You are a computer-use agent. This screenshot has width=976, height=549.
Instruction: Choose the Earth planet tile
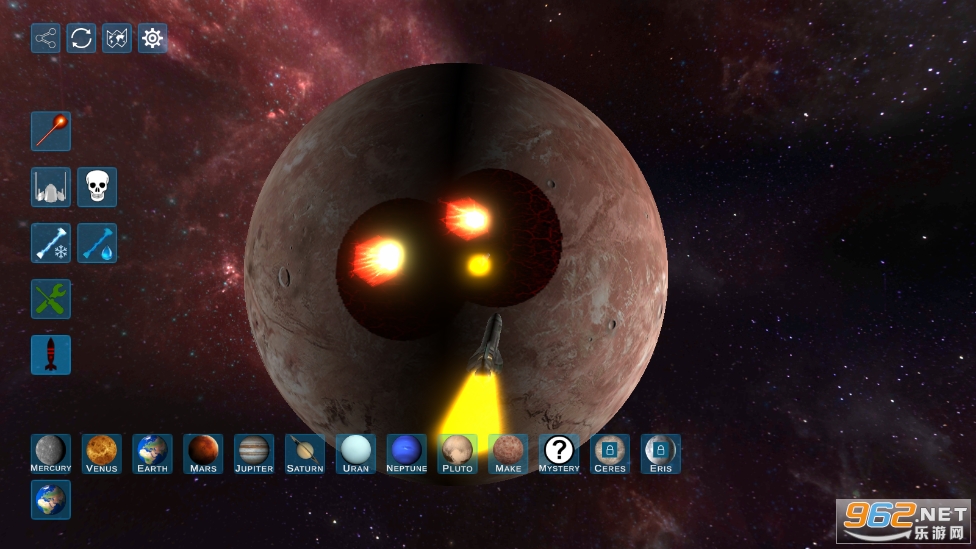click(x=153, y=453)
